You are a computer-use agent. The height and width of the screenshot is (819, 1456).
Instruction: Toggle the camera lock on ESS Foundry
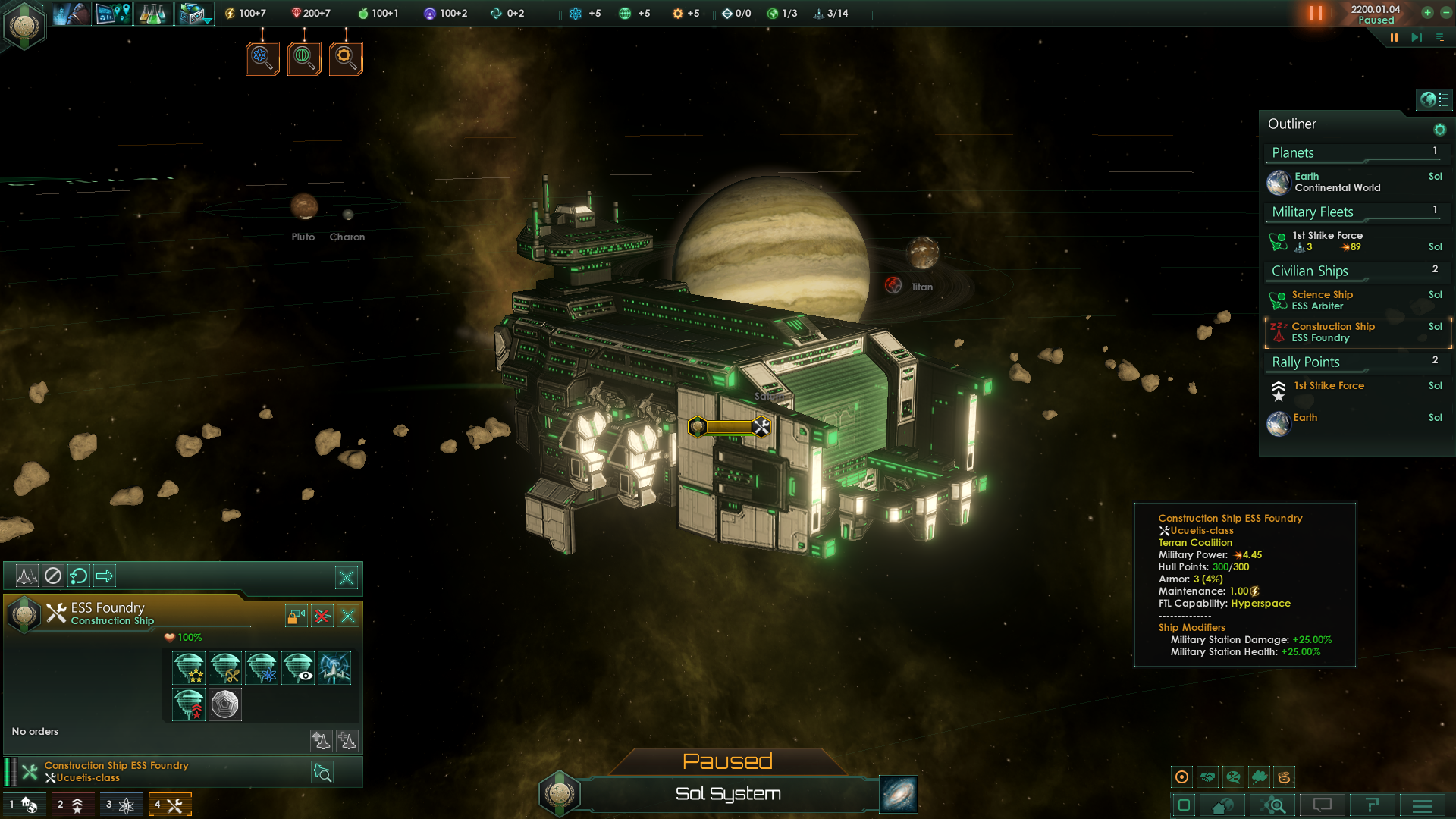pyautogui.click(x=296, y=616)
